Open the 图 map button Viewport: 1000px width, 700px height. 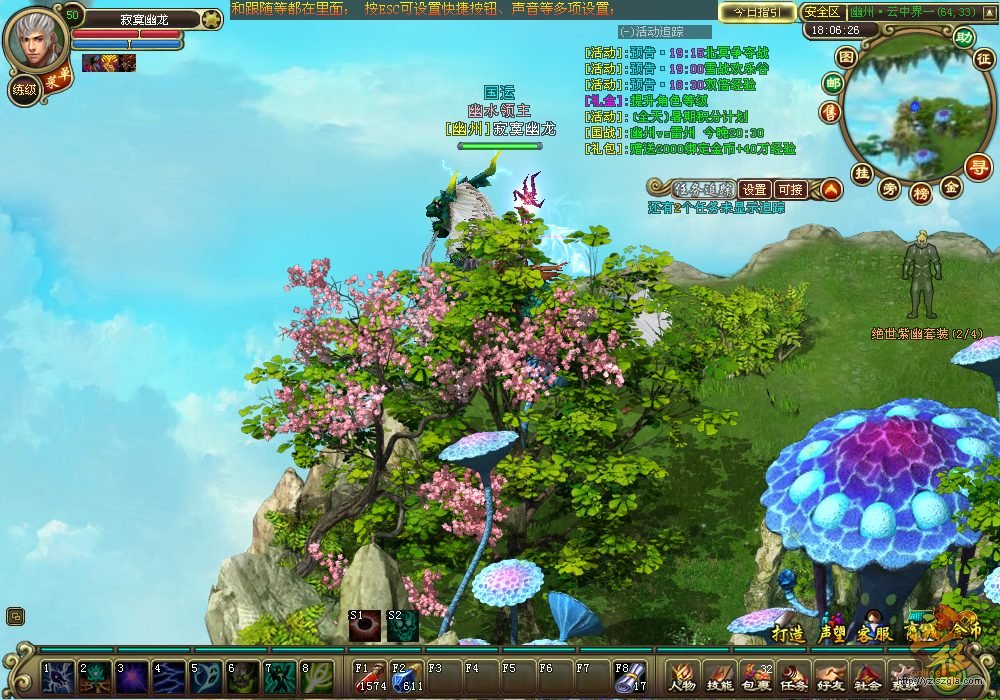(x=846, y=57)
